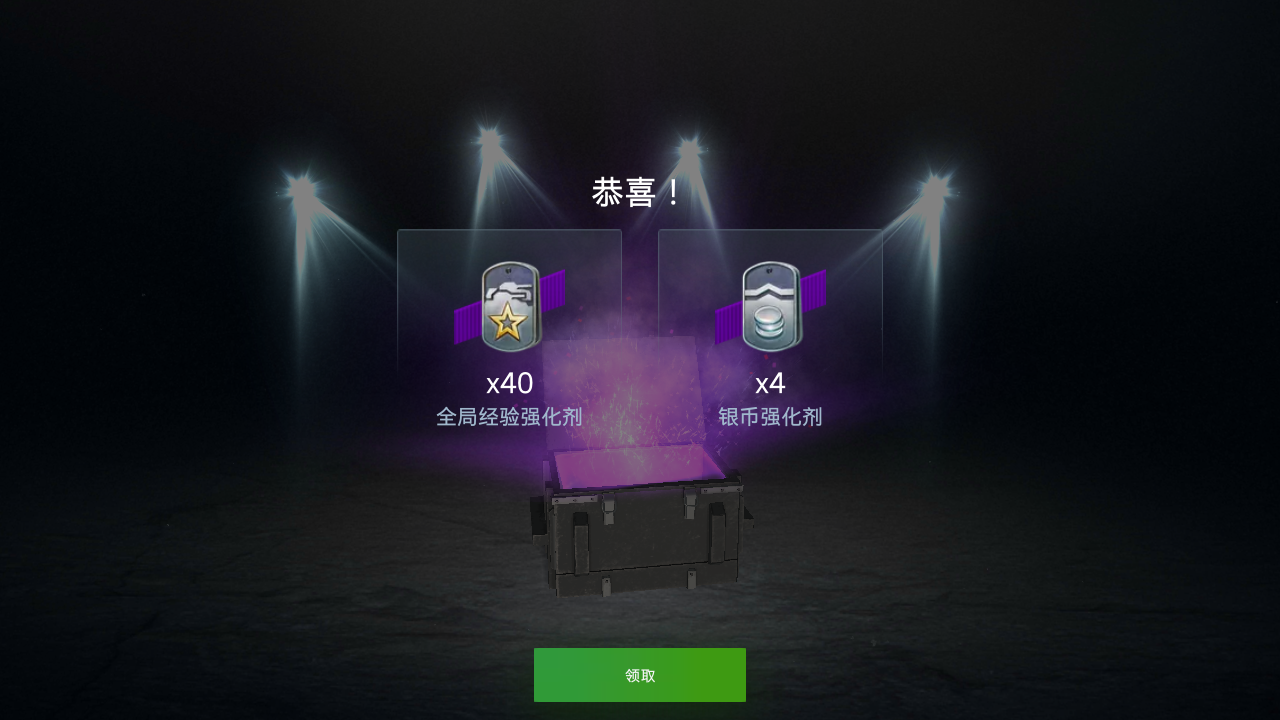Click the x4 quantity label
The width and height of the screenshot is (1280, 720).
[x=770, y=383]
